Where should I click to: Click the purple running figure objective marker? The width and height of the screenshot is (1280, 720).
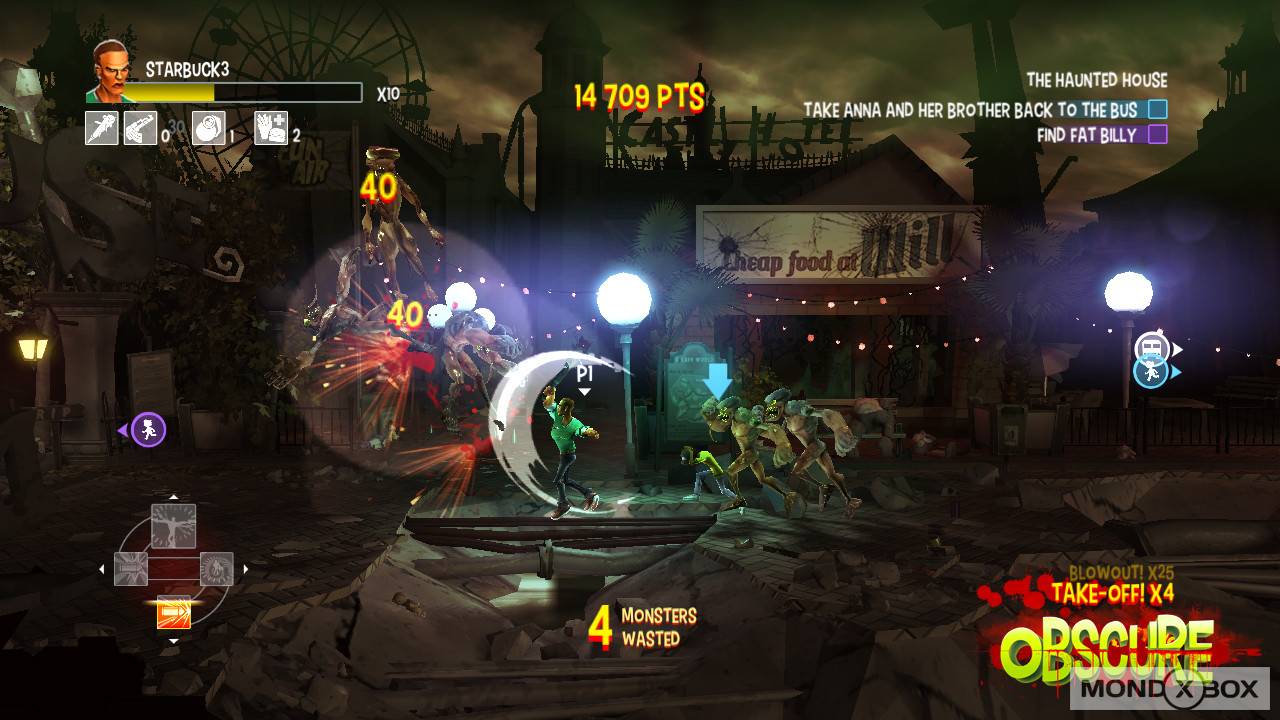tap(148, 430)
